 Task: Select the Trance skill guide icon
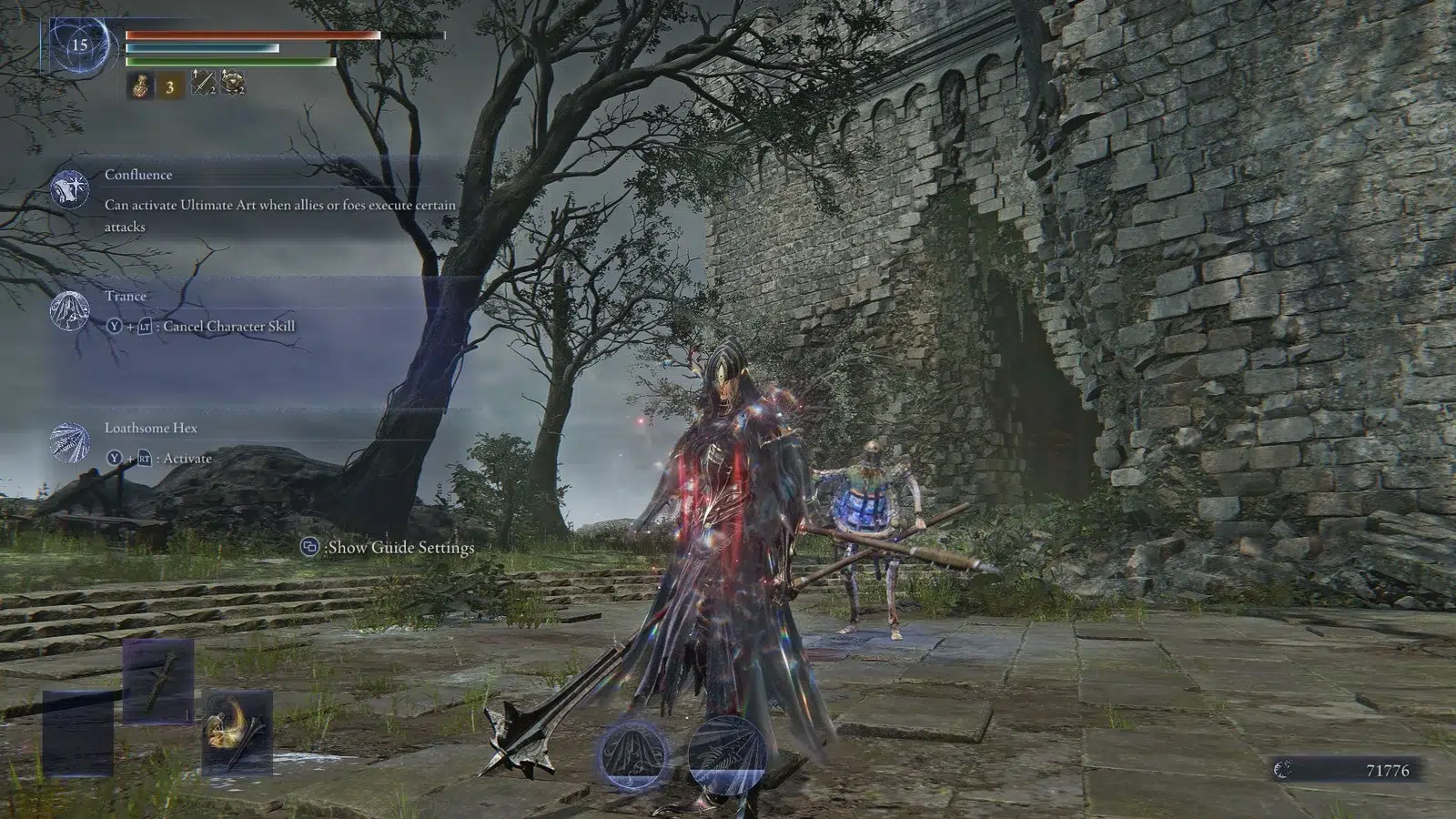point(70,311)
